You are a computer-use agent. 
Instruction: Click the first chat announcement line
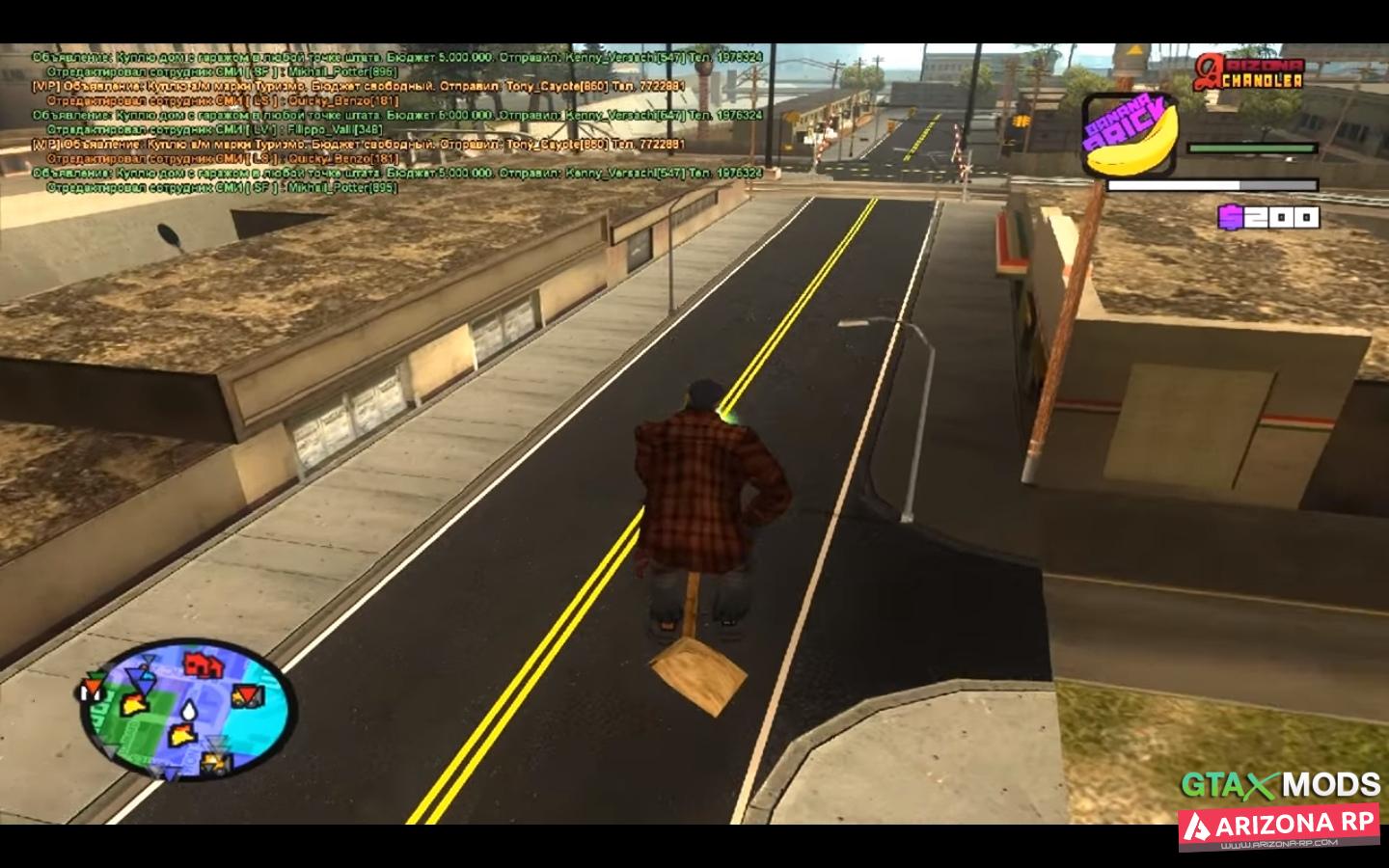pos(397,57)
